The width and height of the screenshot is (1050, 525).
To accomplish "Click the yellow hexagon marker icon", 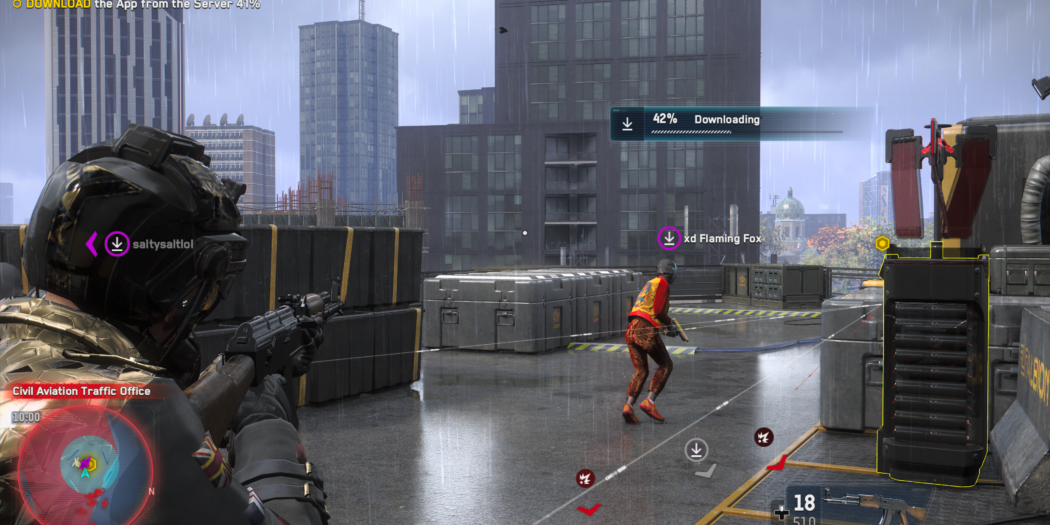I will pyautogui.click(x=882, y=243).
